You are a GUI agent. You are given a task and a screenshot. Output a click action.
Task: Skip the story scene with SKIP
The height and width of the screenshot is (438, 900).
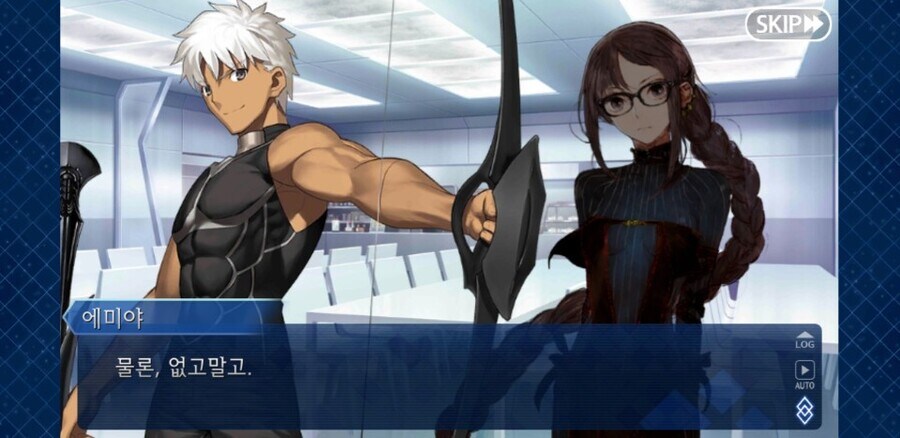[788, 24]
